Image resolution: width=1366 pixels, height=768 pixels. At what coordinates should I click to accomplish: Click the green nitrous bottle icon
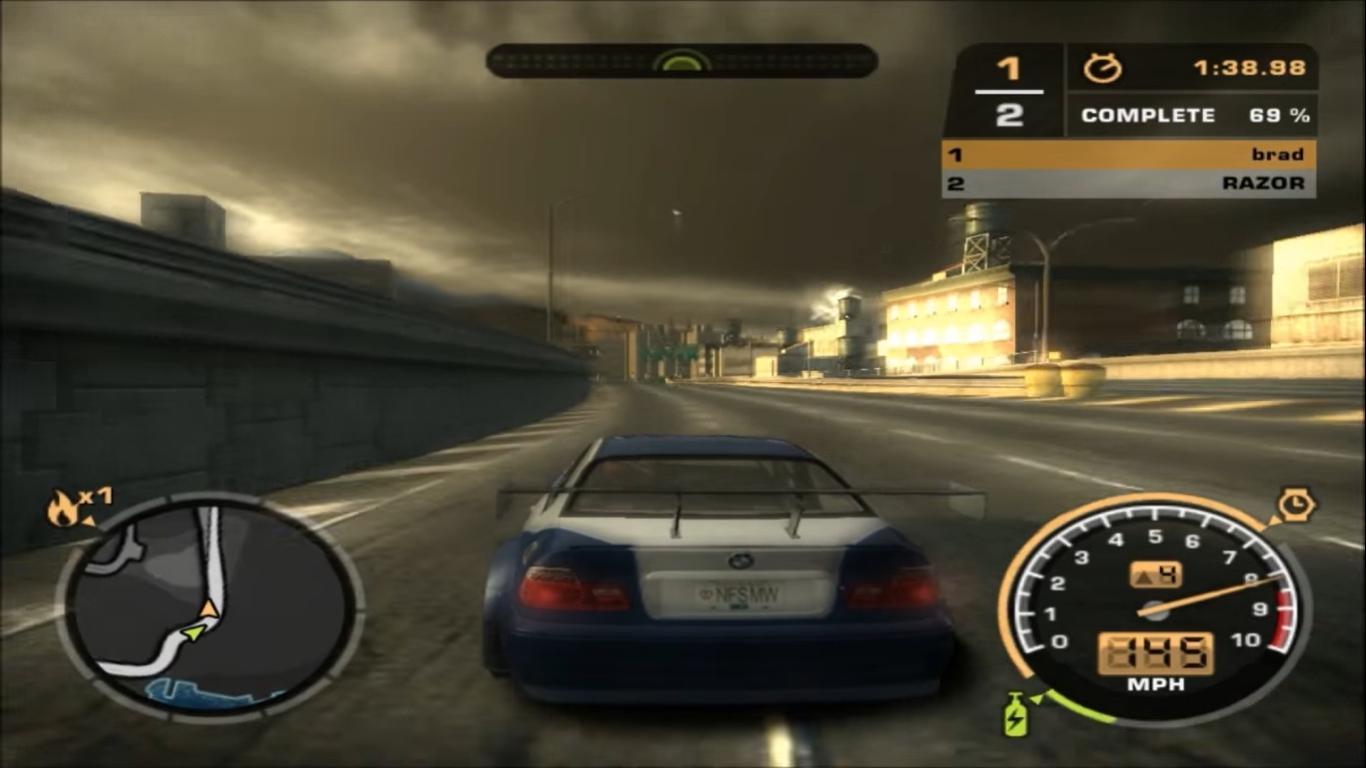[x=1015, y=714]
